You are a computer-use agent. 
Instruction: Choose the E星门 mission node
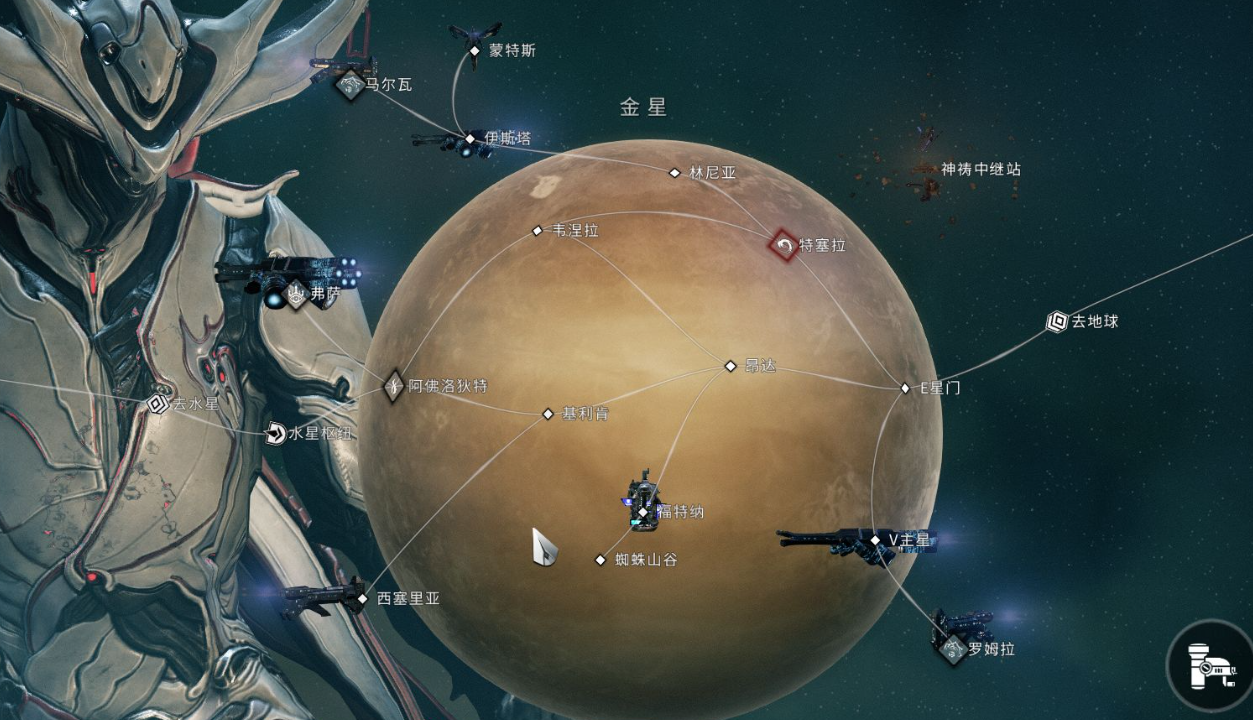pos(906,388)
